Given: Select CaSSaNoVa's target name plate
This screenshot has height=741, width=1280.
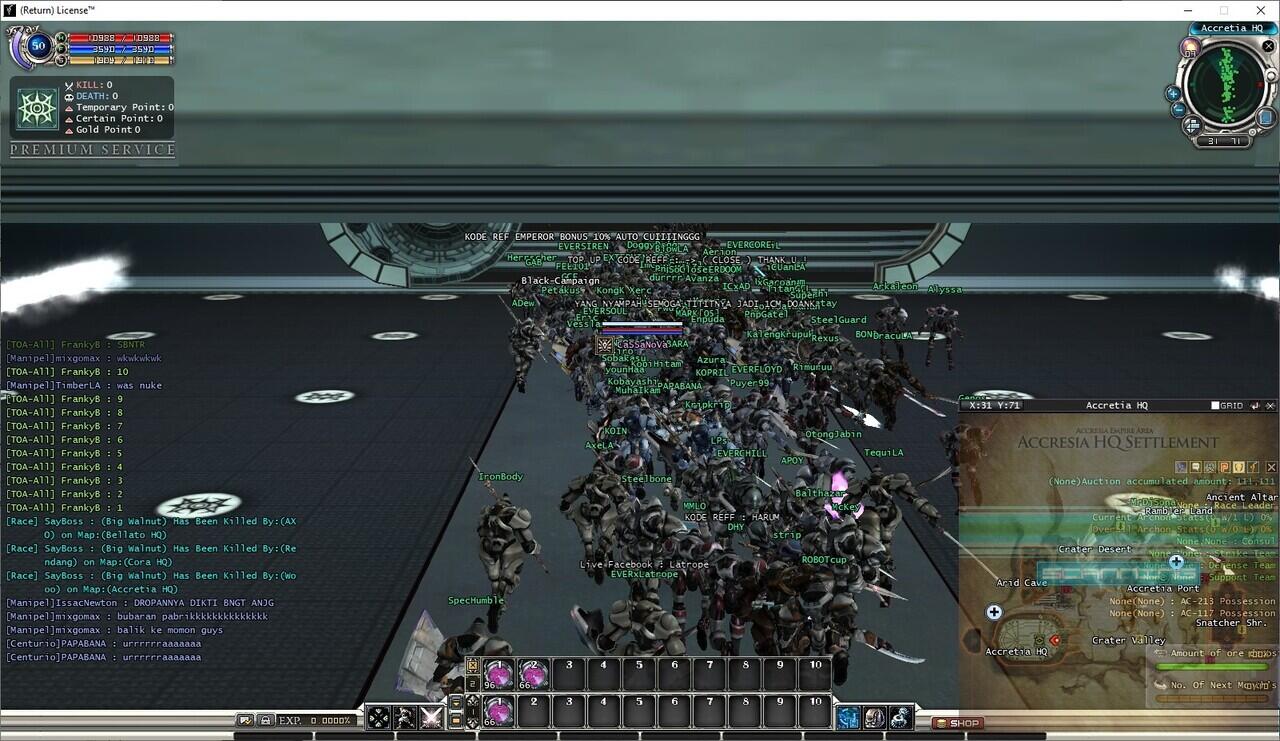Looking at the screenshot, I should (x=642, y=344).
